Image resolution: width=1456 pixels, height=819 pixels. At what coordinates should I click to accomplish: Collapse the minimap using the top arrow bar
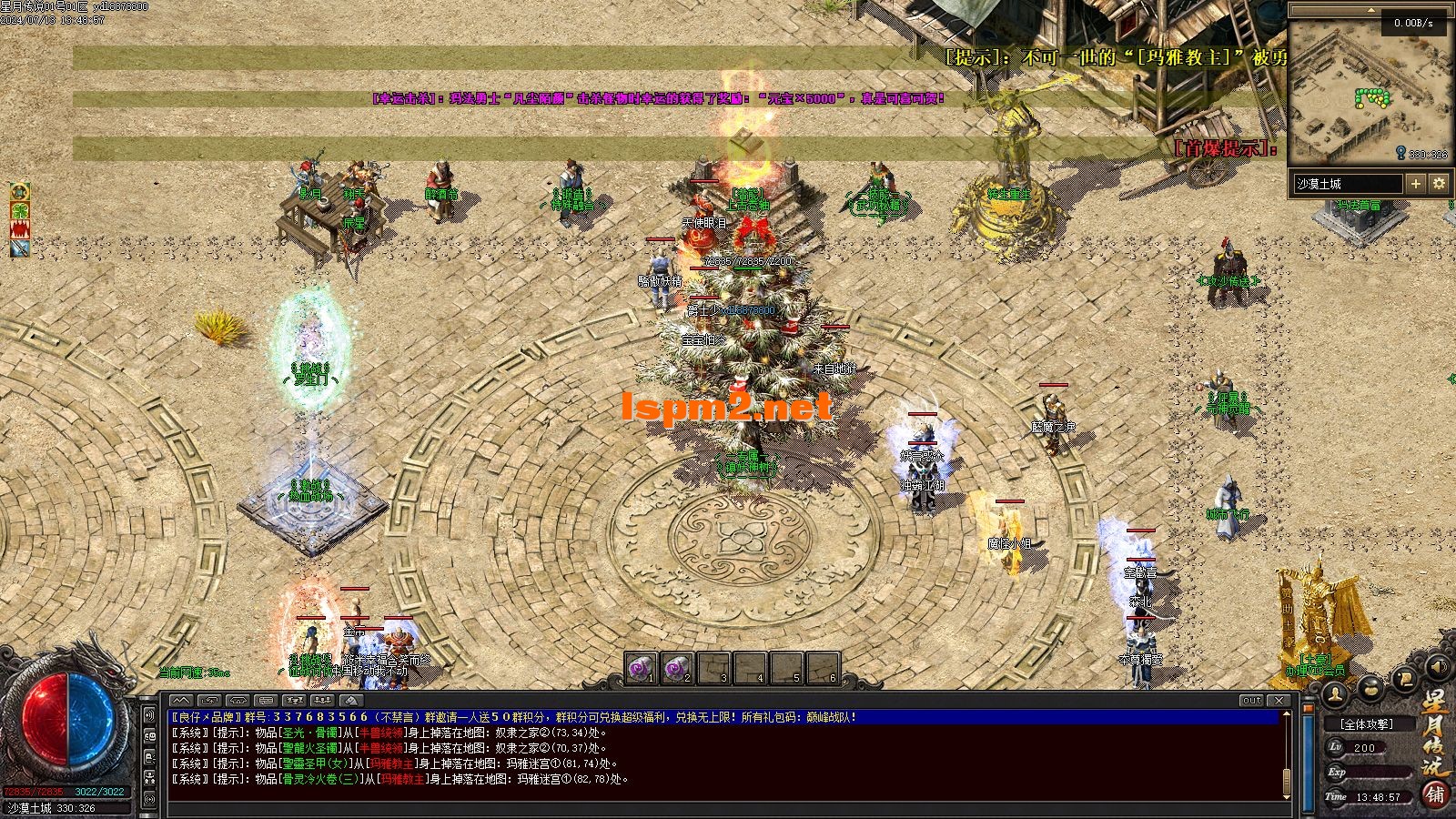click(x=1370, y=8)
